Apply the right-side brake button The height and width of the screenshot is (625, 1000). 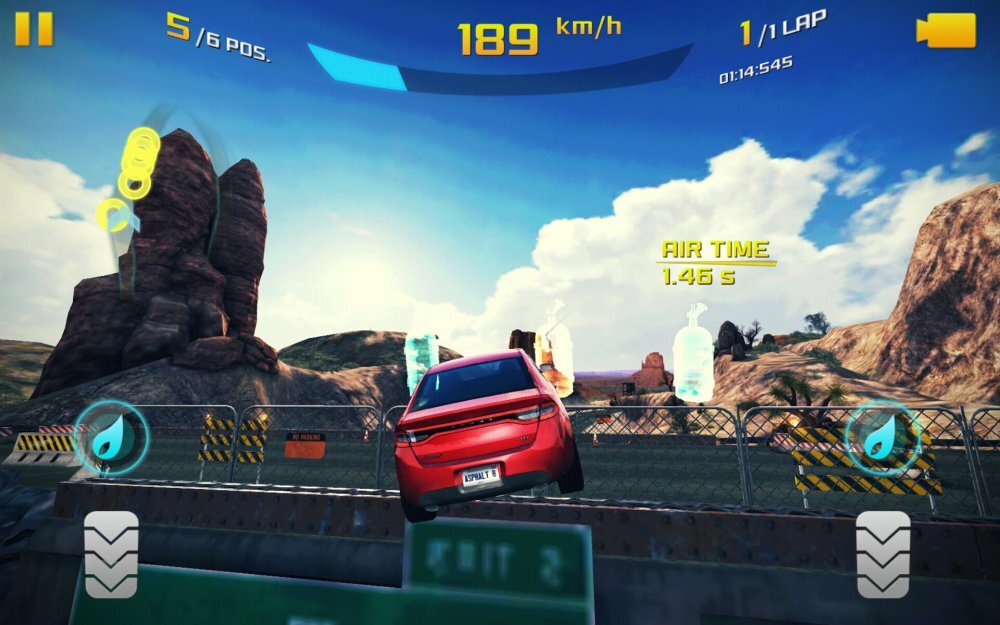[x=883, y=554]
